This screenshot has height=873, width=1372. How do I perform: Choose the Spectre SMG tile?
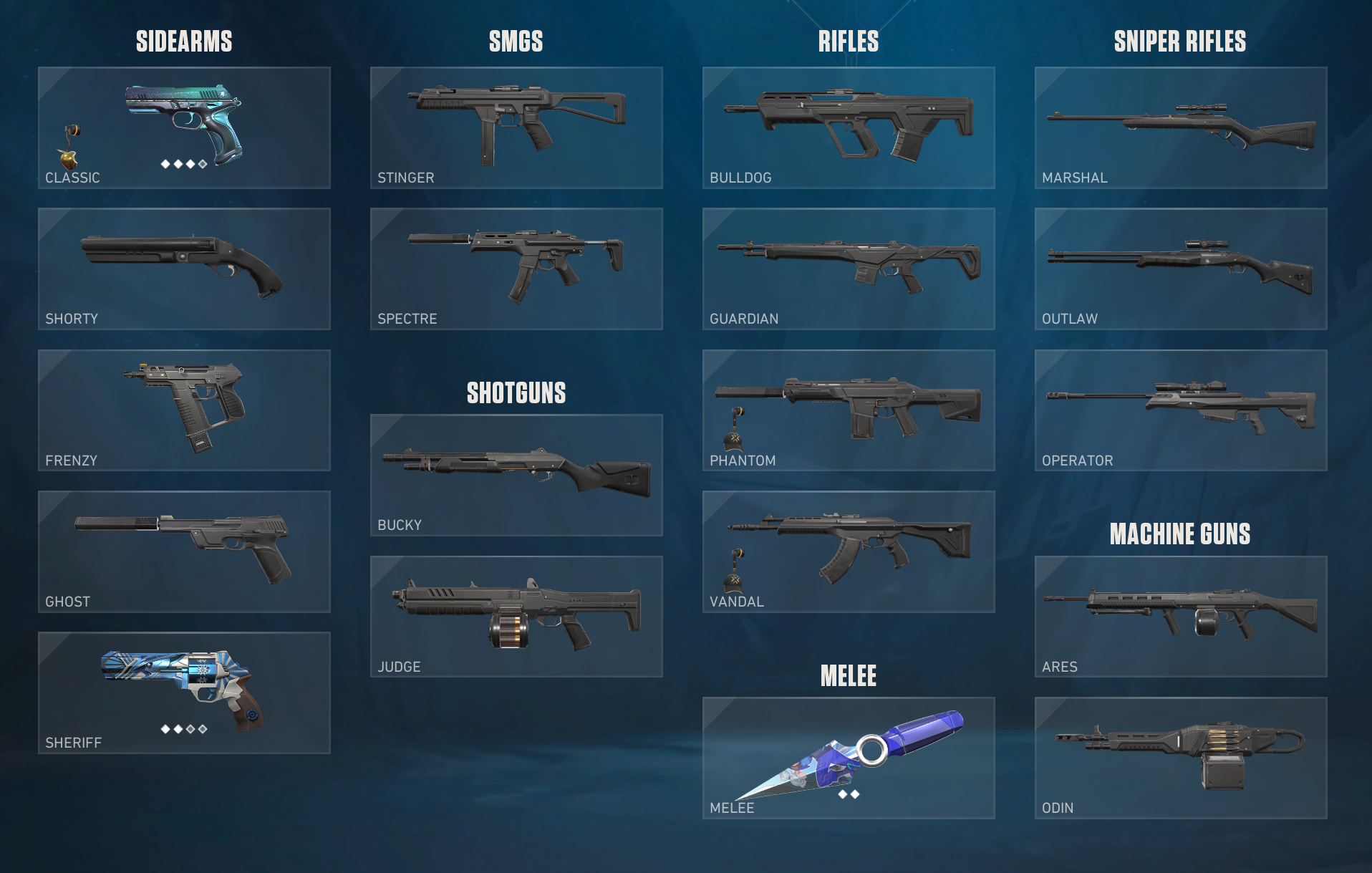point(516,269)
